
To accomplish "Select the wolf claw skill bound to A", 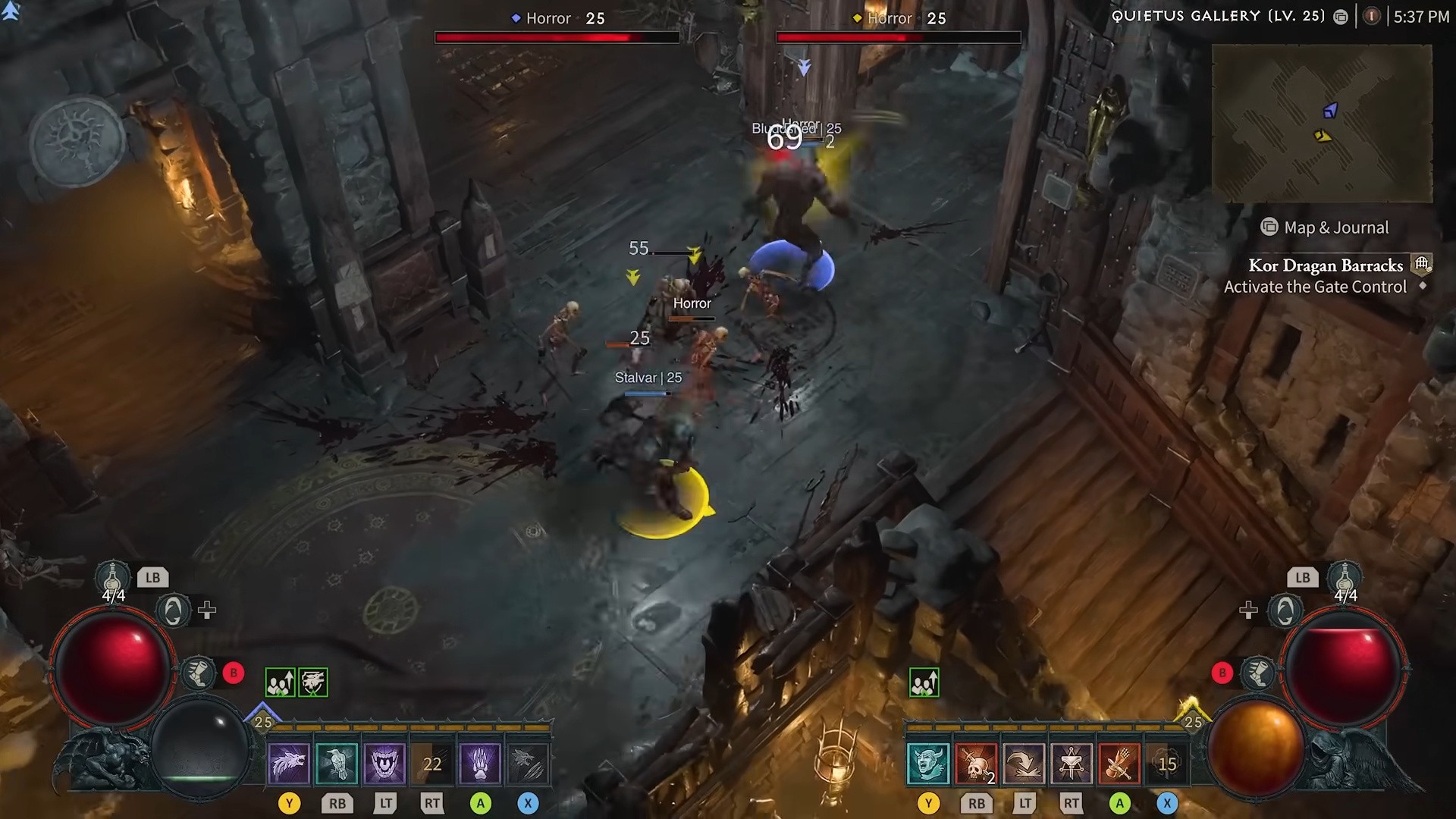I will 479,764.
